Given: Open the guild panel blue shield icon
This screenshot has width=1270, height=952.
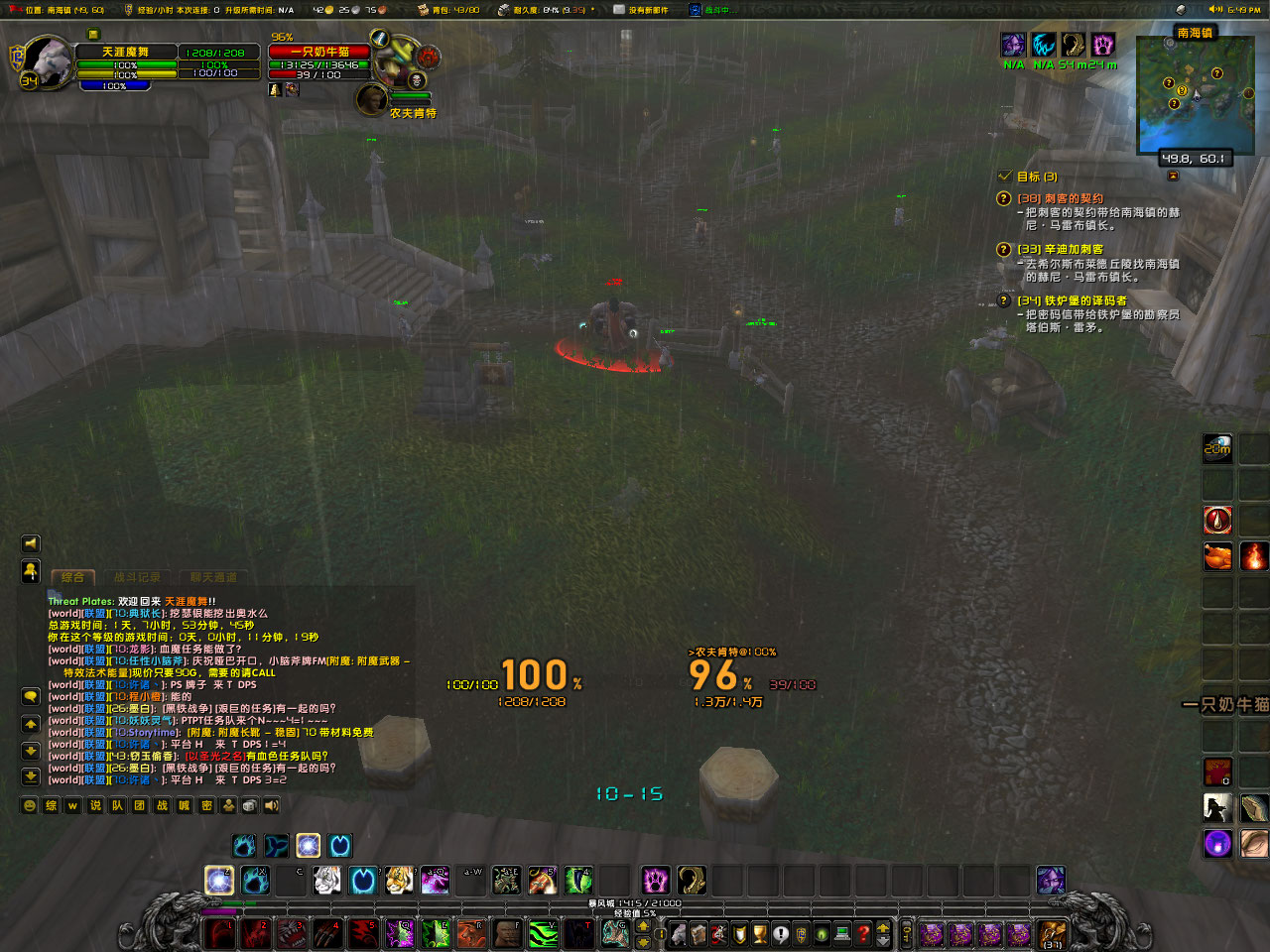Looking at the screenshot, I should pos(801,934).
